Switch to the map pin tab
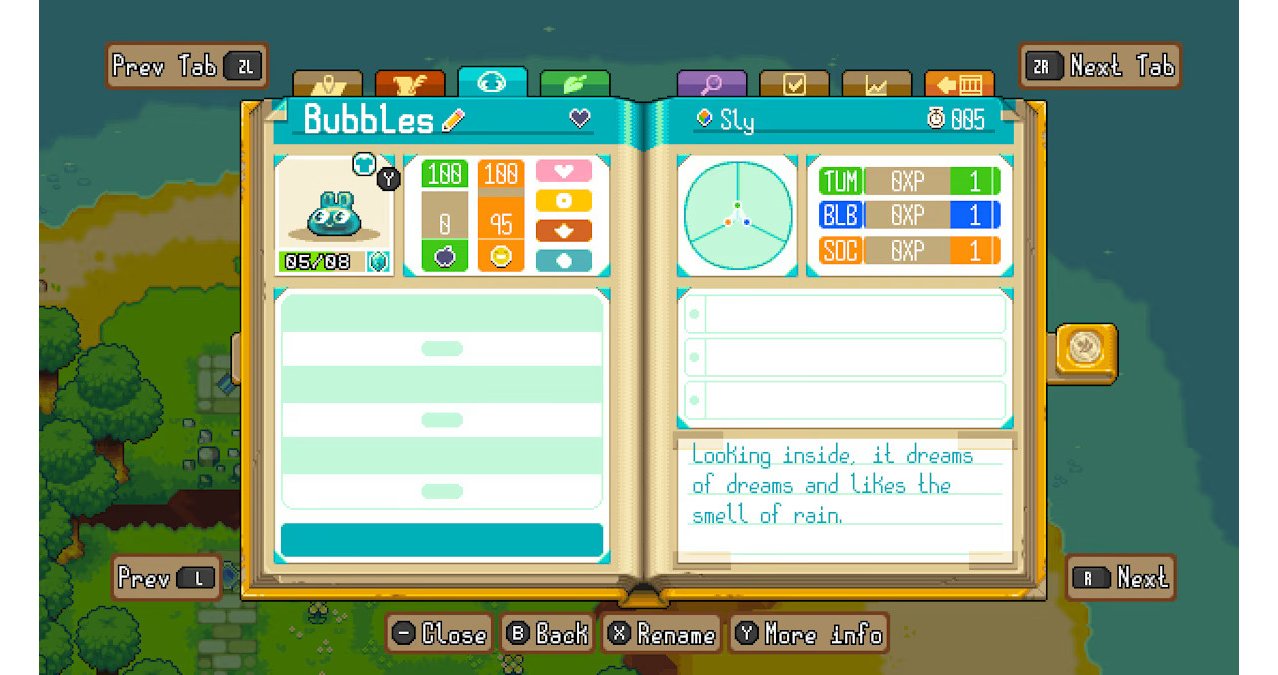Screen dimensions: 1278x675 click(x=327, y=84)
